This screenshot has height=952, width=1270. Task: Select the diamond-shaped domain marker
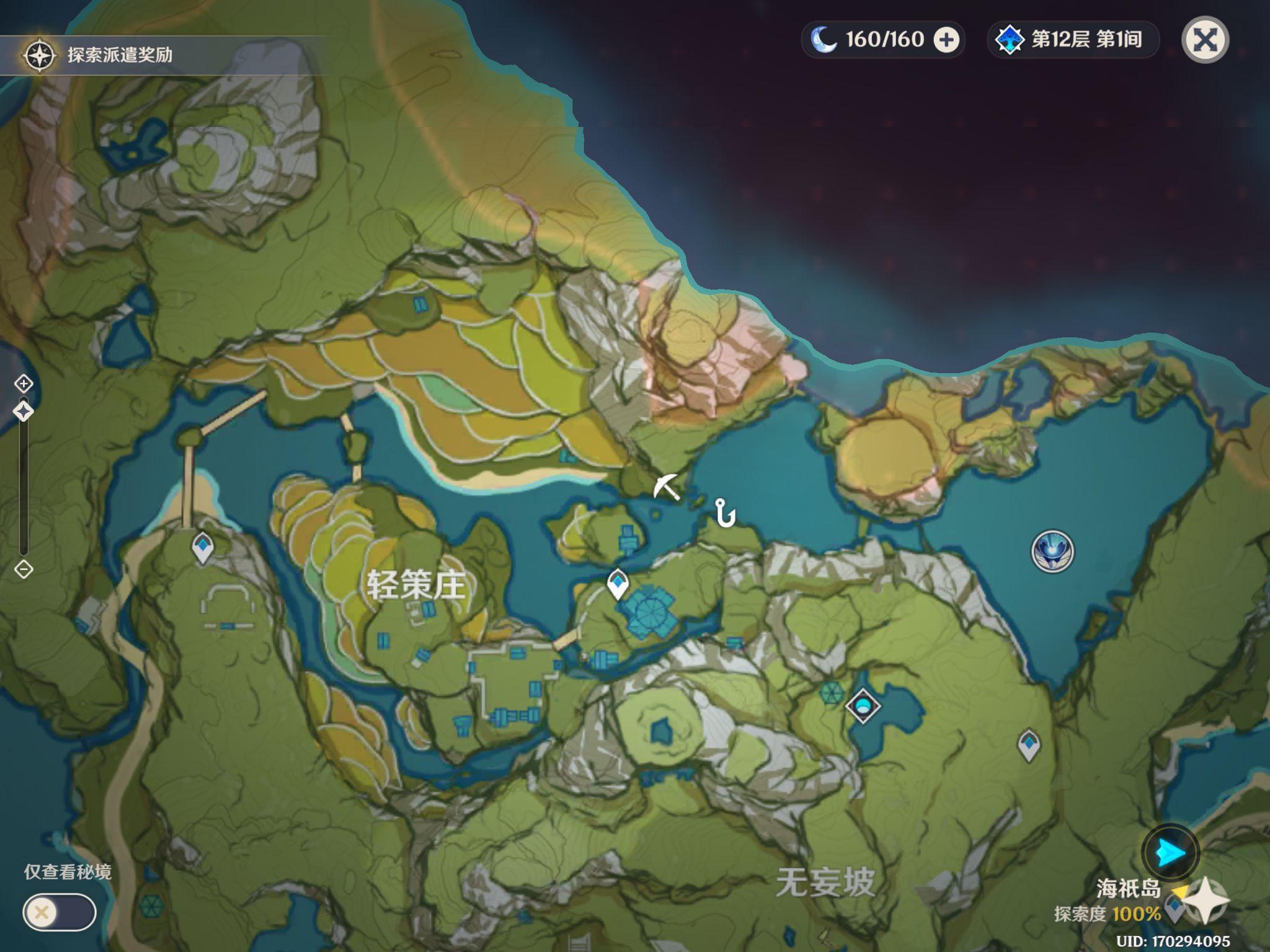coord(863,706)
